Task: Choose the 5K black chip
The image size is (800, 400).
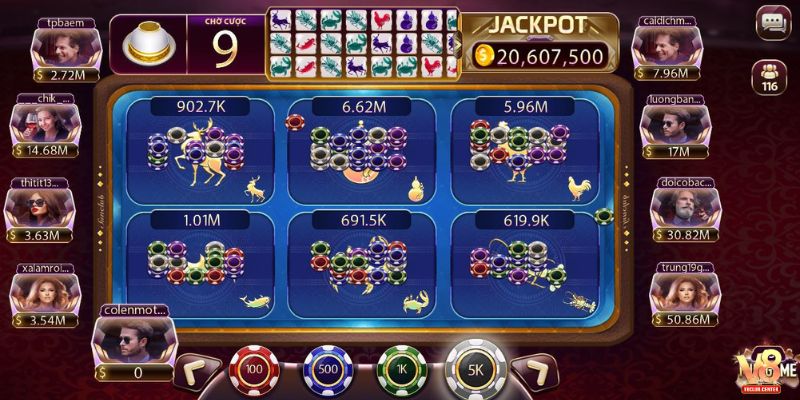Action: (476, 368)
